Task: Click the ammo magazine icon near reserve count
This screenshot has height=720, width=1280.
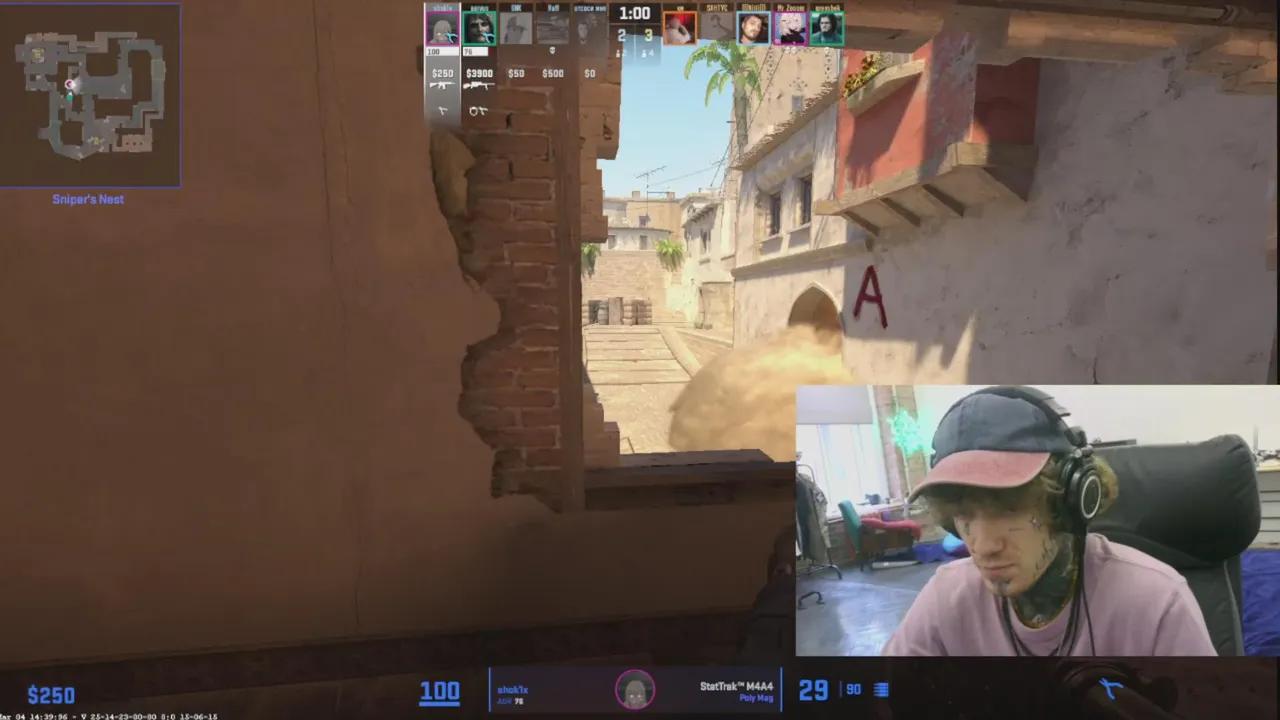Action: tap(879, 690)
